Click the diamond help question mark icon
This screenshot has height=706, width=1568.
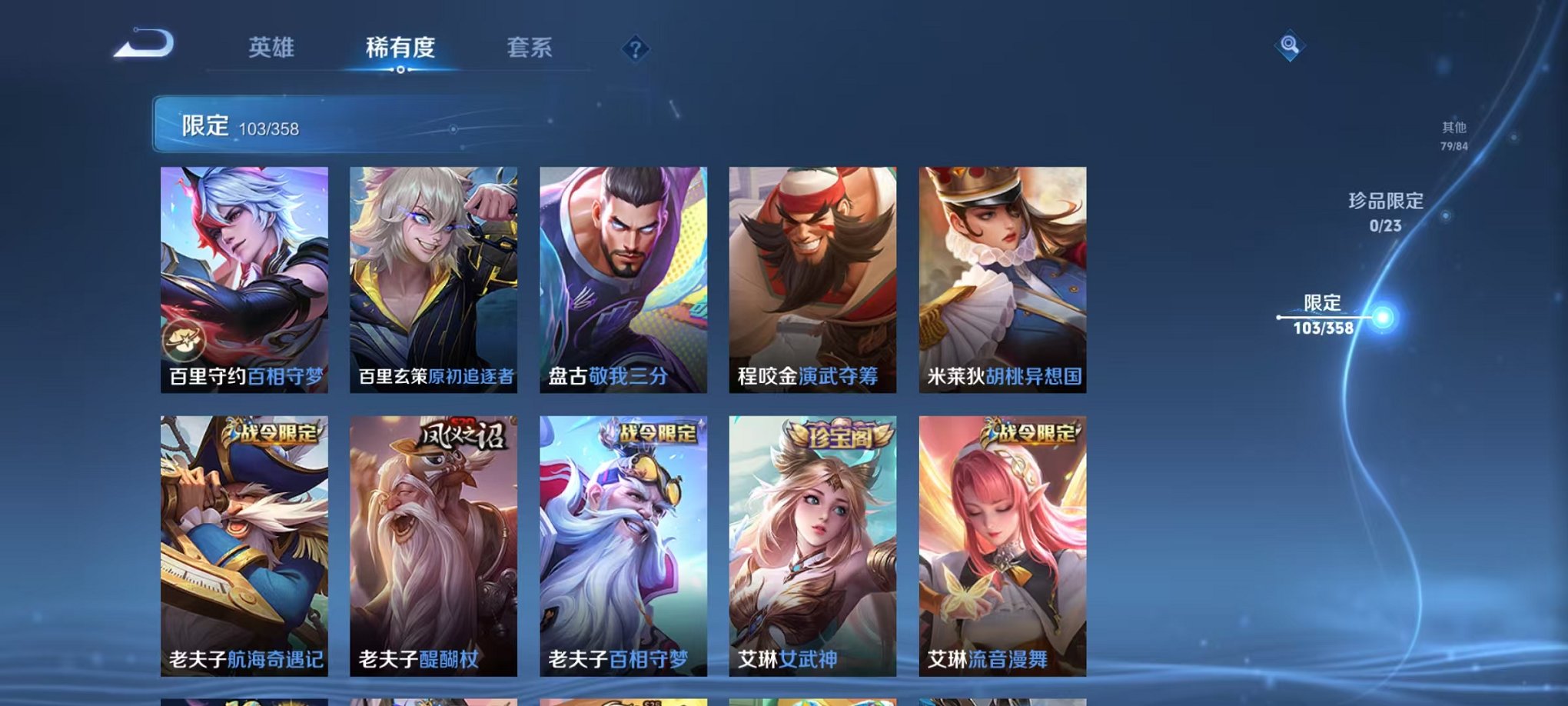point(635,49)
